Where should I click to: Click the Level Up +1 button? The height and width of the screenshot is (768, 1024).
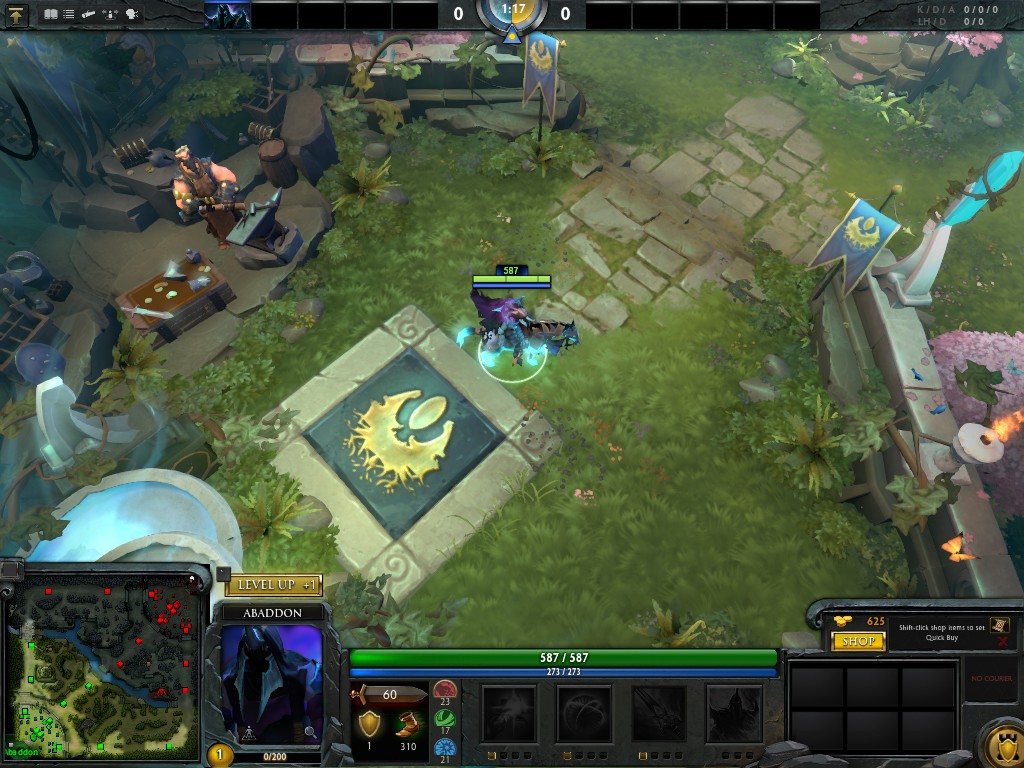(x=273, y=585)
